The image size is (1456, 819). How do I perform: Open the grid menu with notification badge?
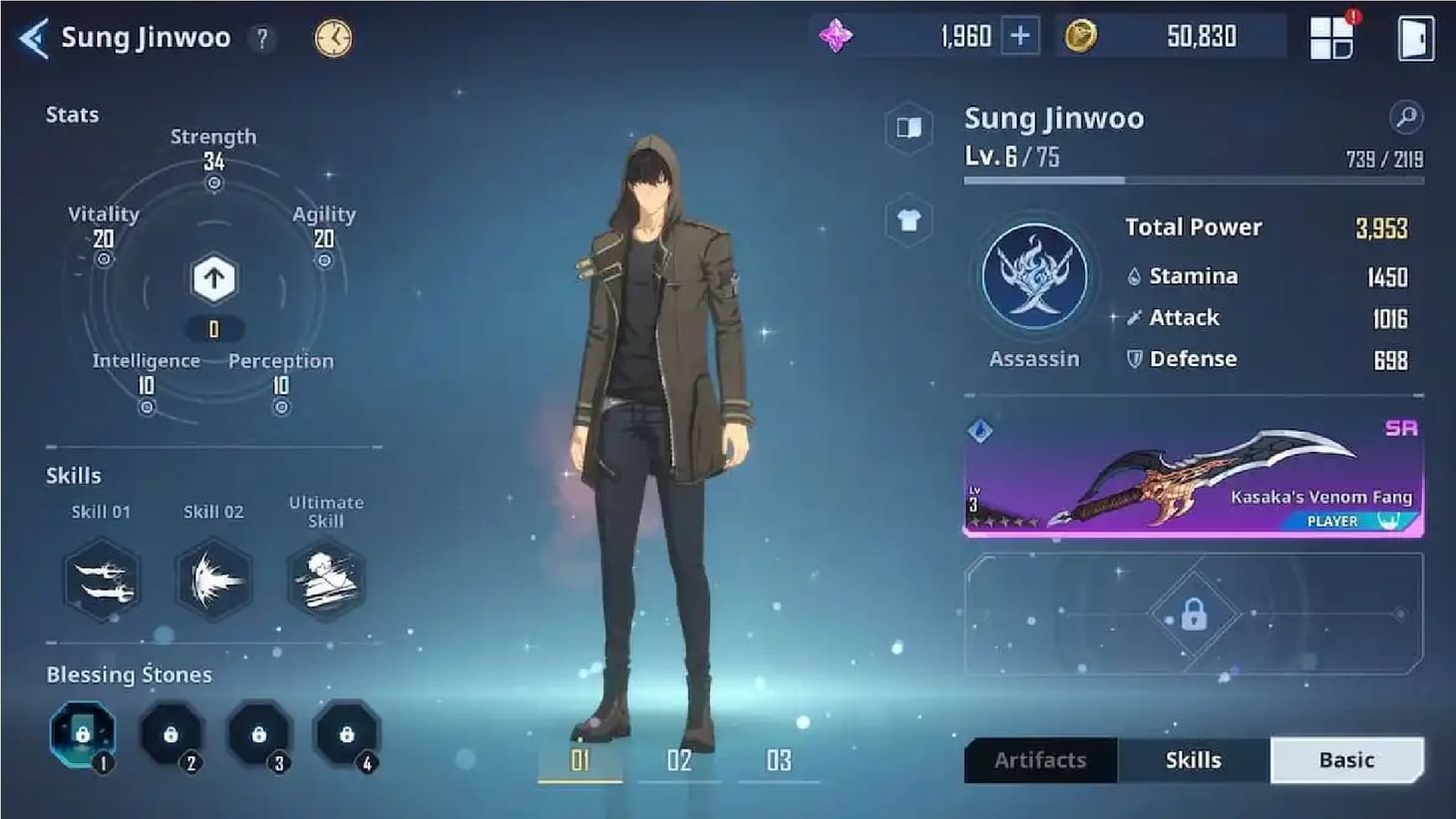[x=1331, y=37]
